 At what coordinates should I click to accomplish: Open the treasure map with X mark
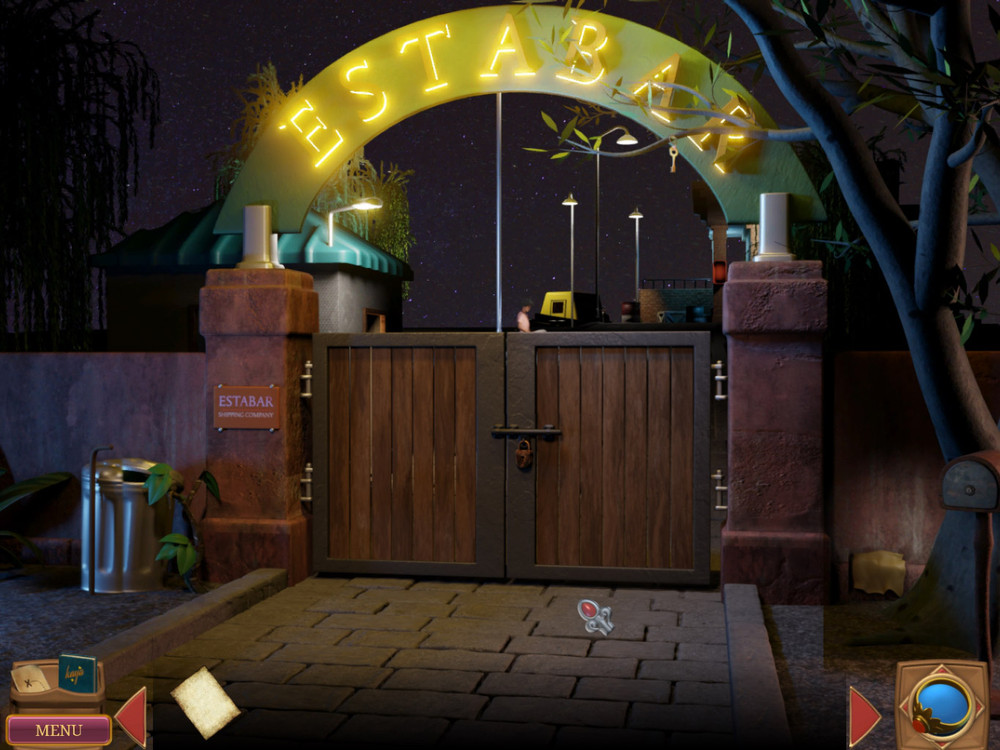point(30,679)
